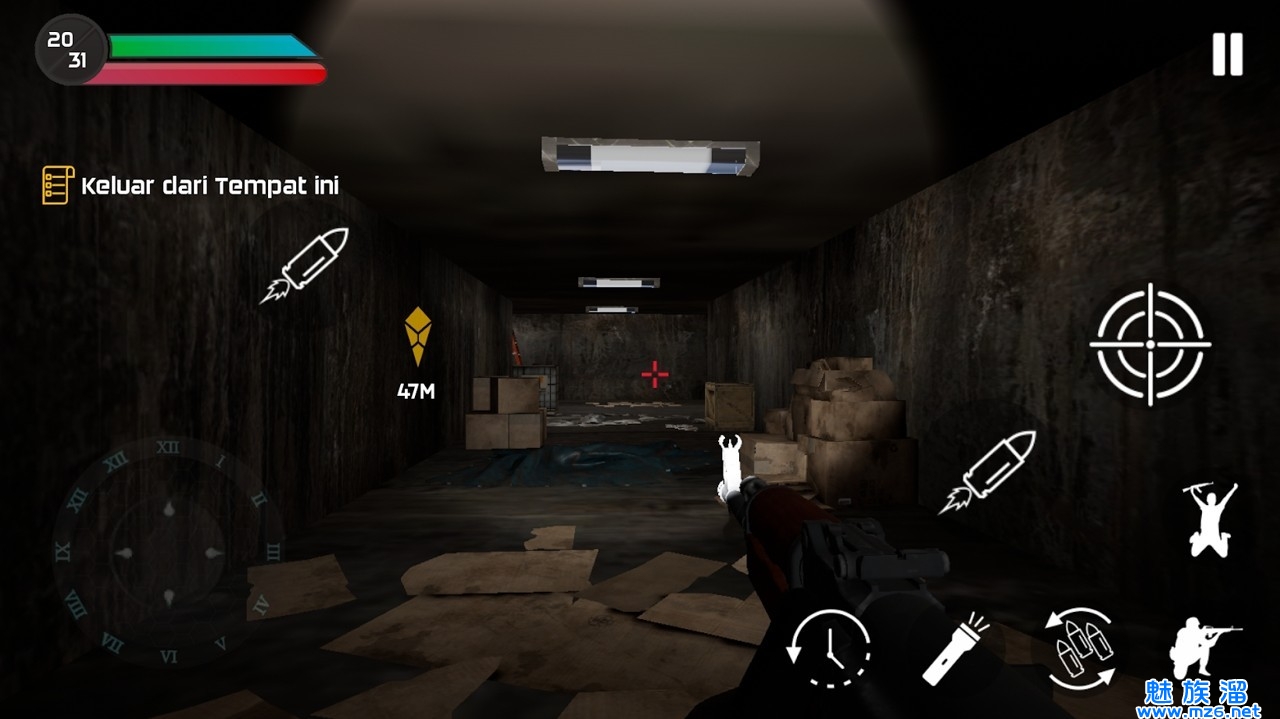Tap the kneeling figure with raised arms icon
This screenshot has width=1280, height=719.
point(1211,517)
